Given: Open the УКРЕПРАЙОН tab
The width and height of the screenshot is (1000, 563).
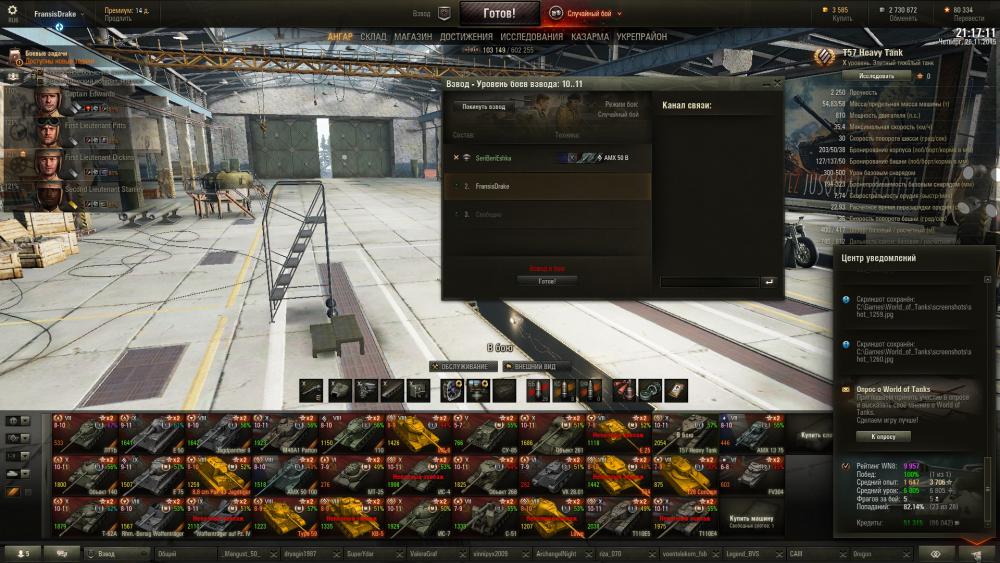Looking at the screenshot, I should (x=642, y=37).
